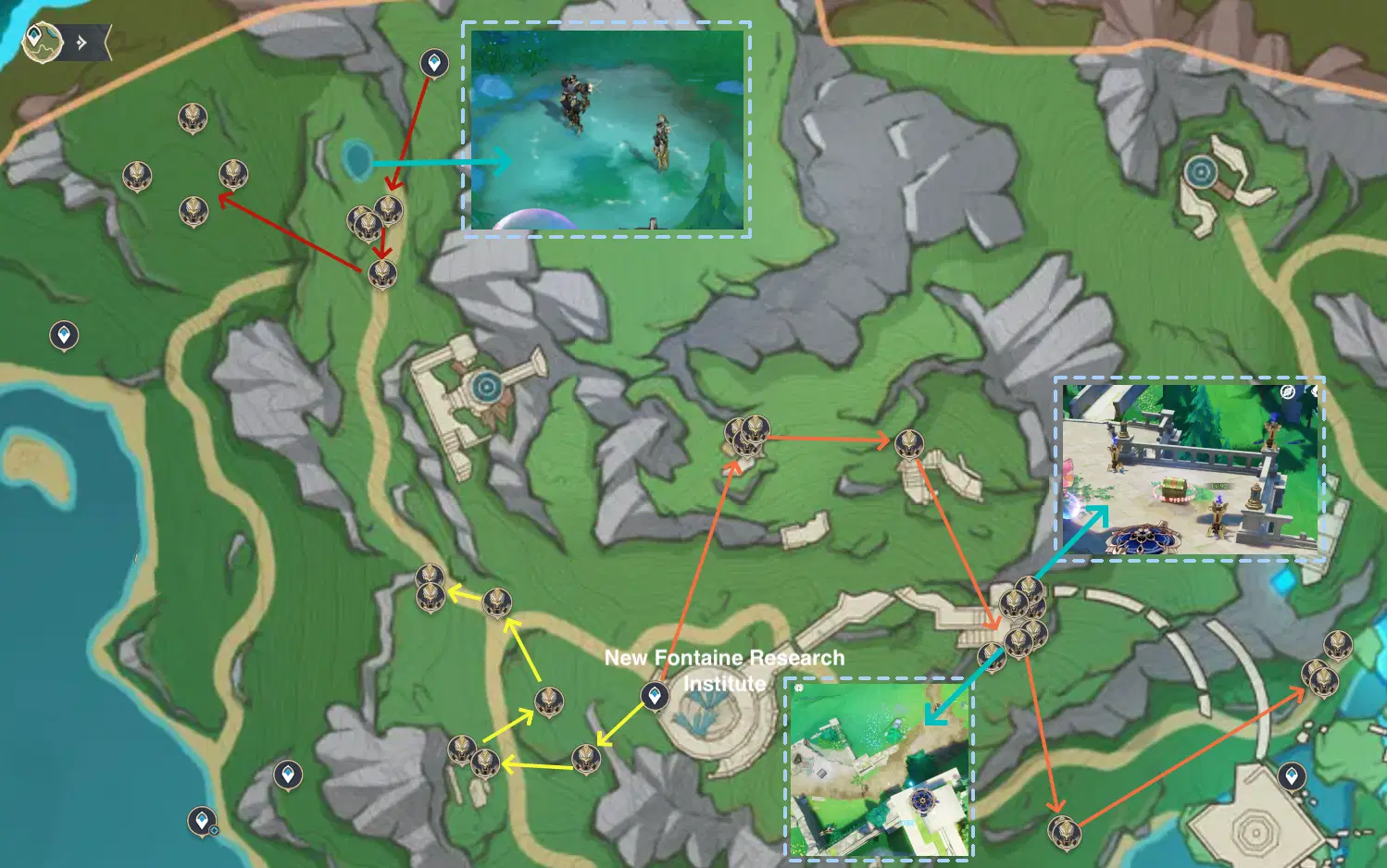
Task: Click the teleport waypoint on the western shoreline
Action: point(63,335)
